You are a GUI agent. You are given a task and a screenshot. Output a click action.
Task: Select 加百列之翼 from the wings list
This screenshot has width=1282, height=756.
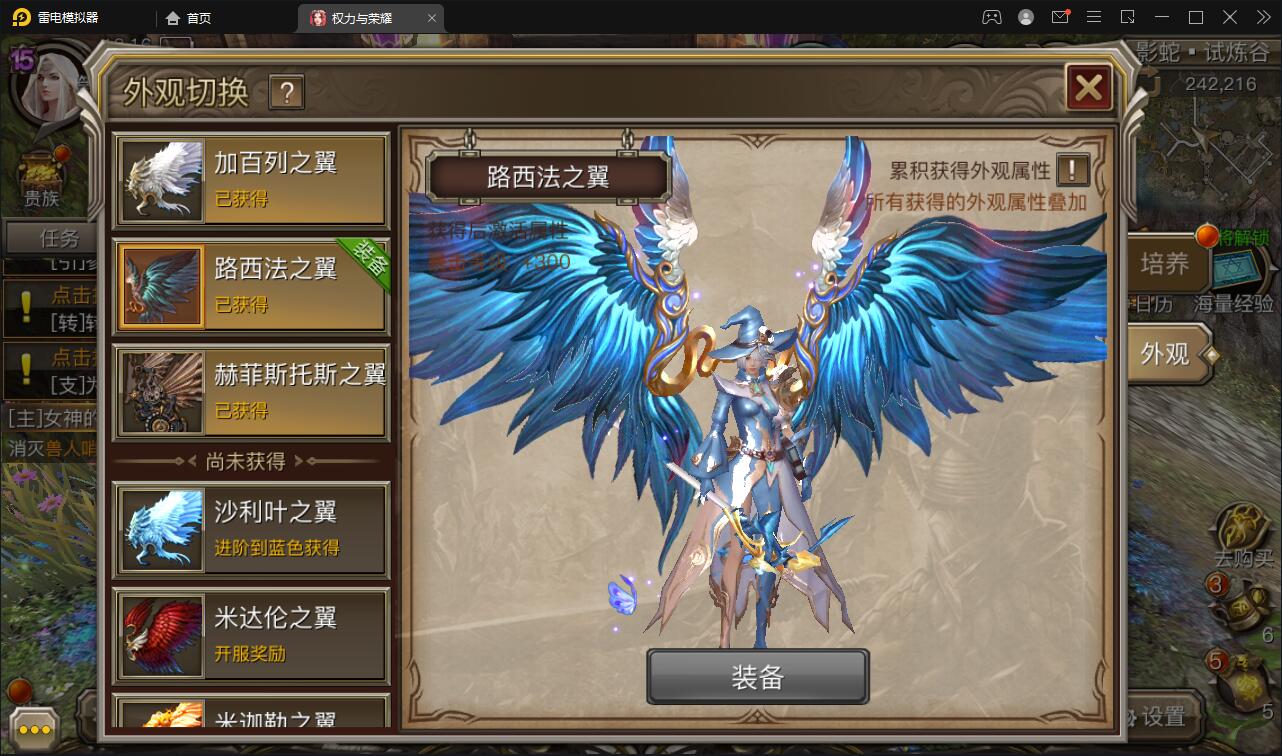click(250, 180)
